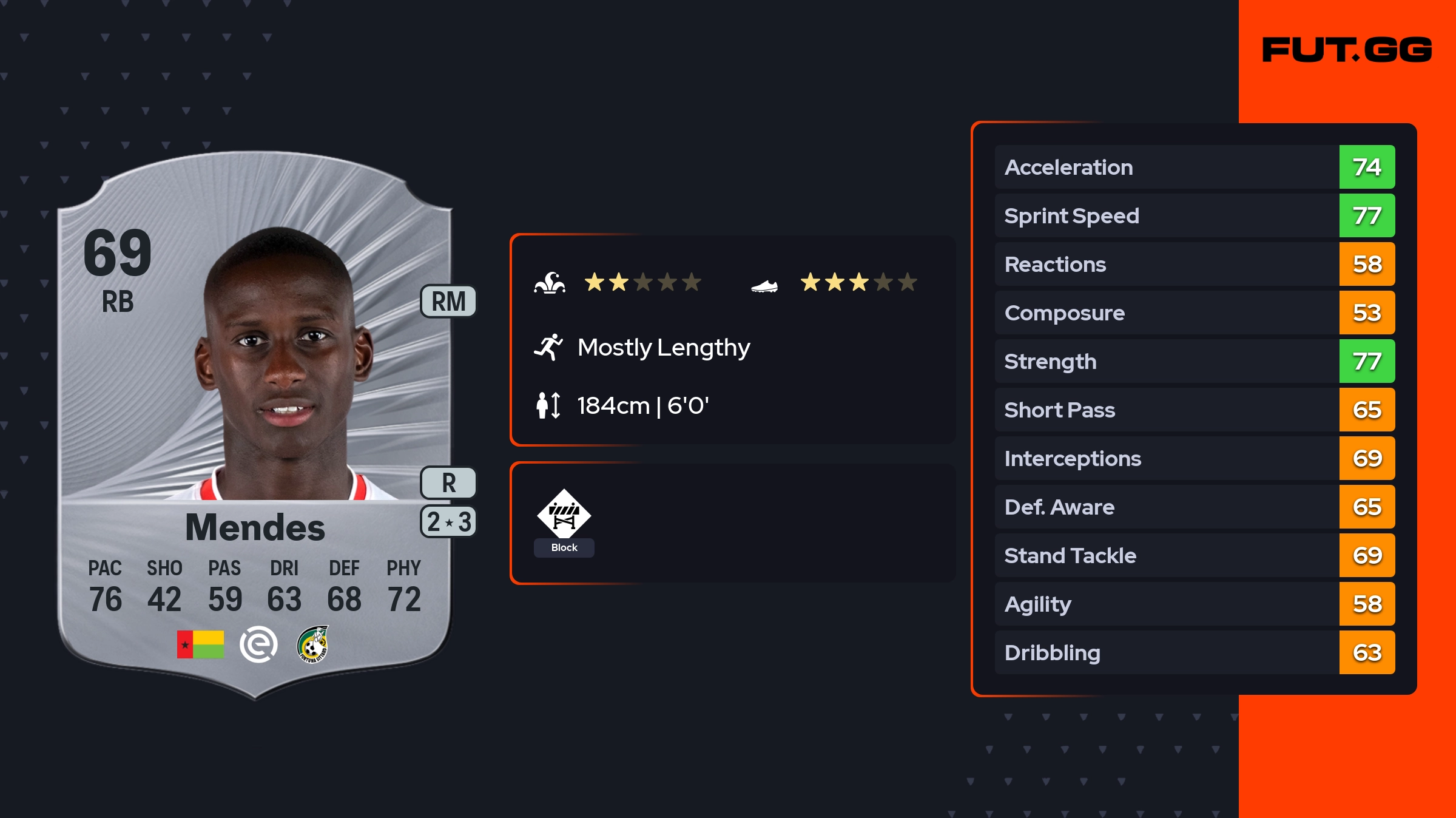Screen dimensions: 1456x818
Task: Click the Eredivisie league logo
Action: (258, 644)
